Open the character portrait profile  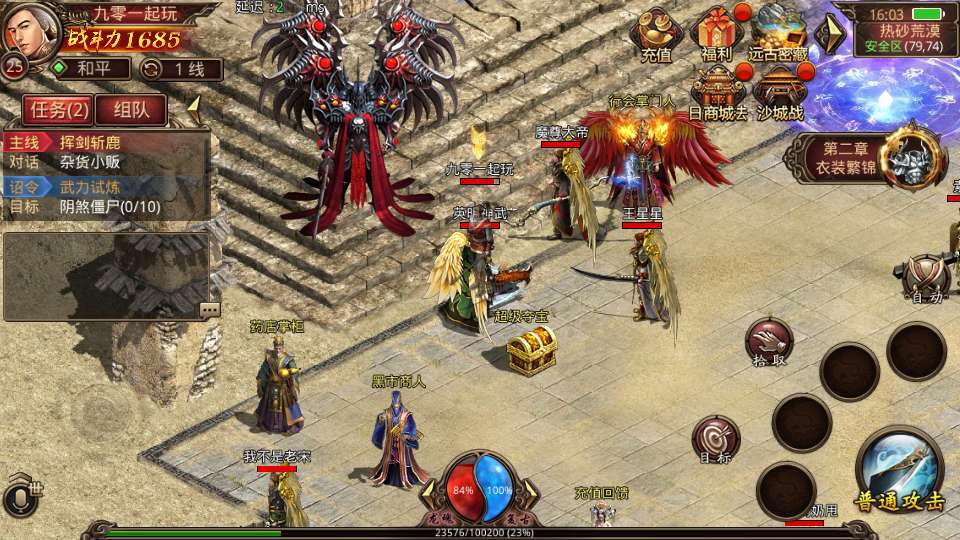(28, 30)
